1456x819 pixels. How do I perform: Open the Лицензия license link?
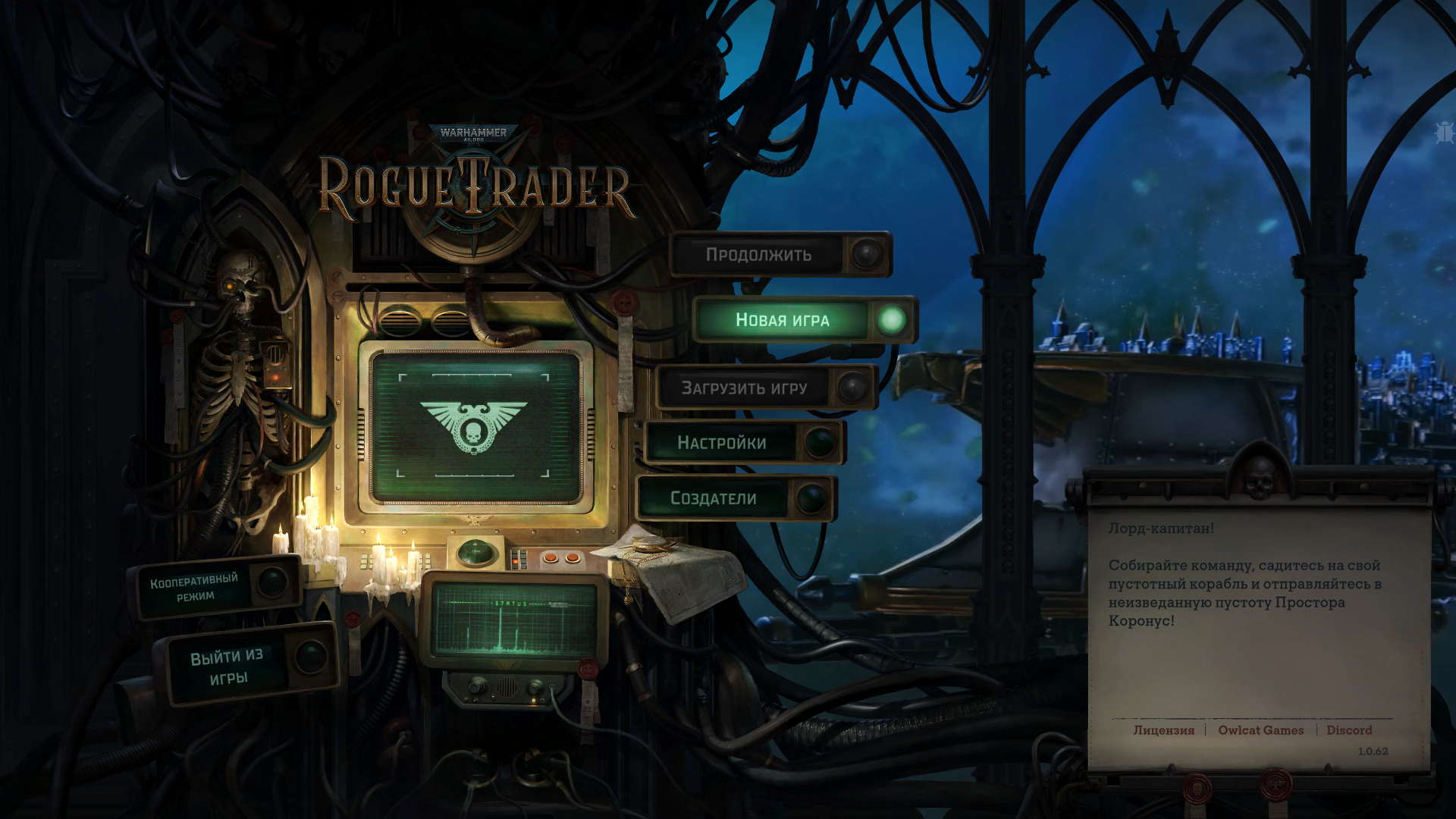point(1163,730)
